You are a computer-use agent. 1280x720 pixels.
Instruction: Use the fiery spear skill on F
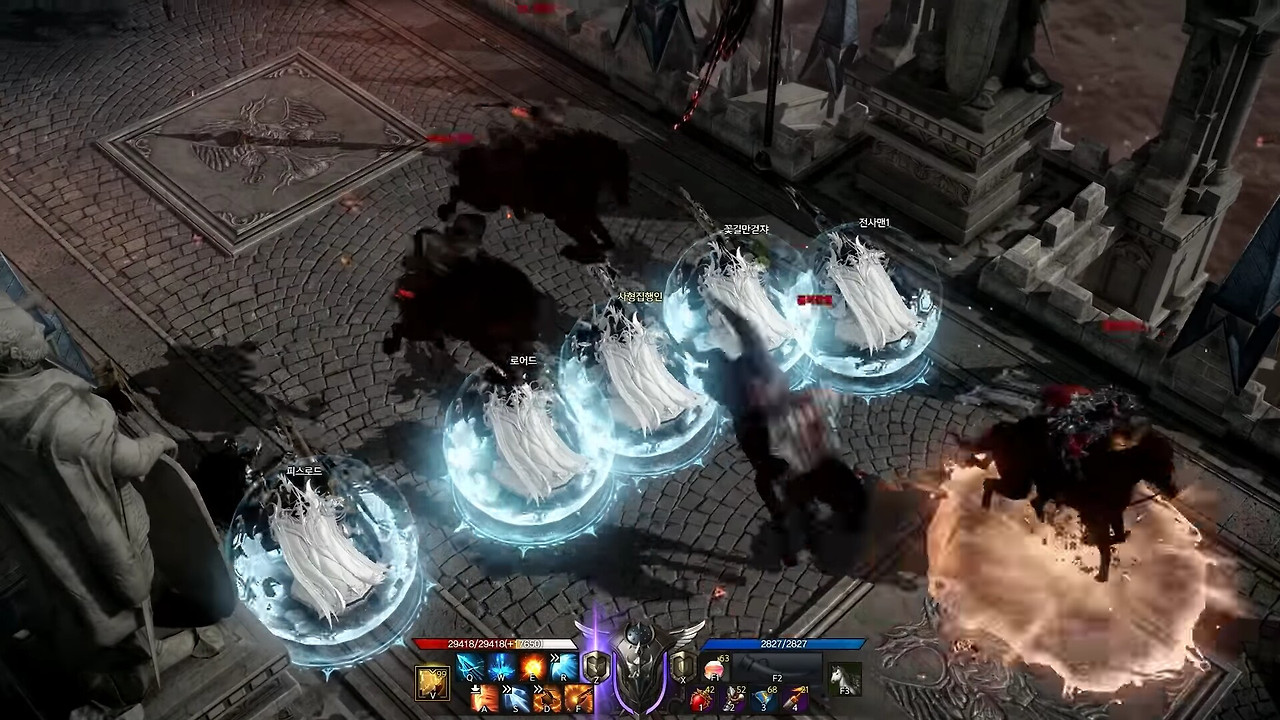pyautogui.click(x=578, y=698)
